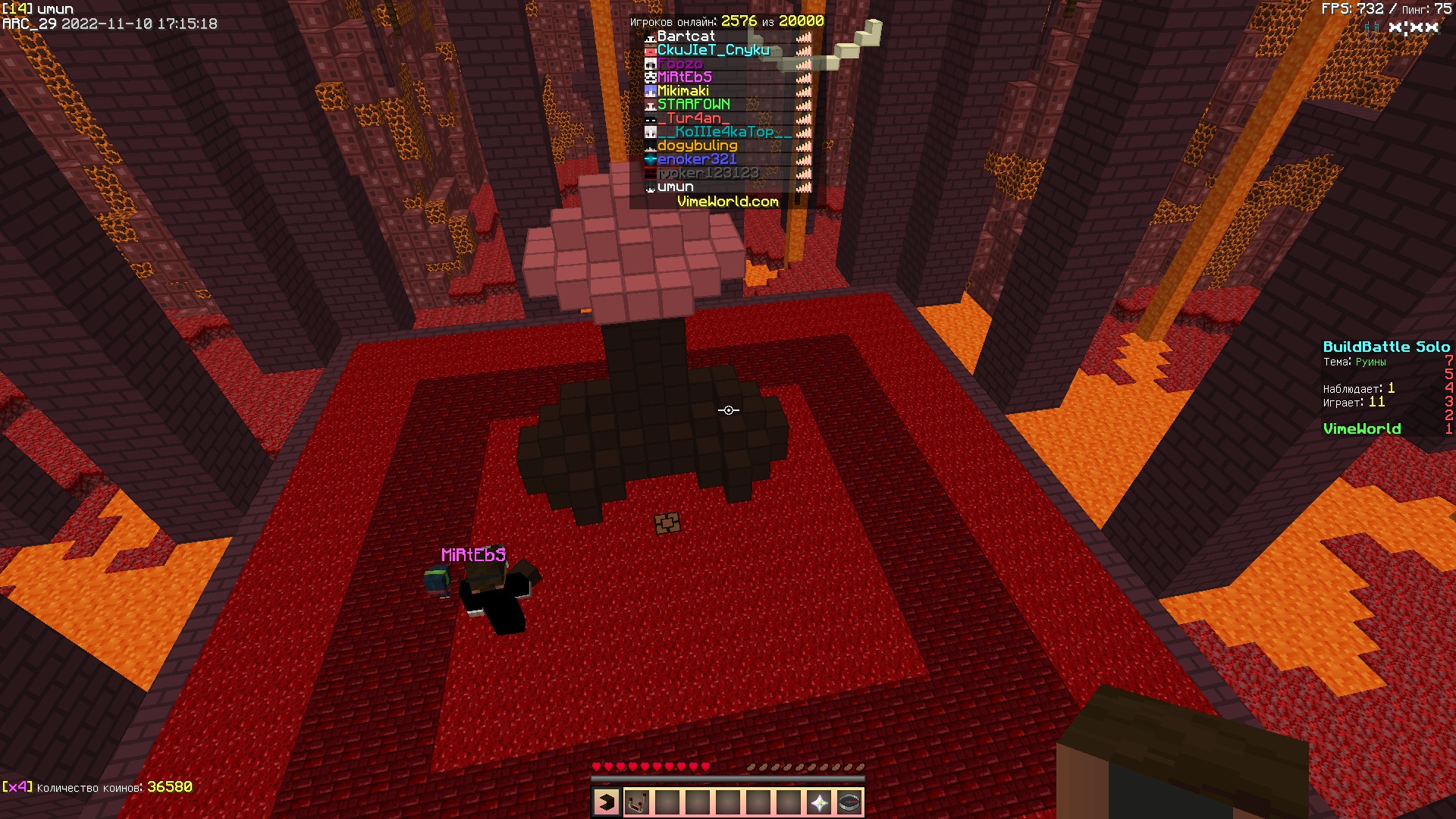Select player CkuJIeT_Cnyku in the tab list

(713, 50)
